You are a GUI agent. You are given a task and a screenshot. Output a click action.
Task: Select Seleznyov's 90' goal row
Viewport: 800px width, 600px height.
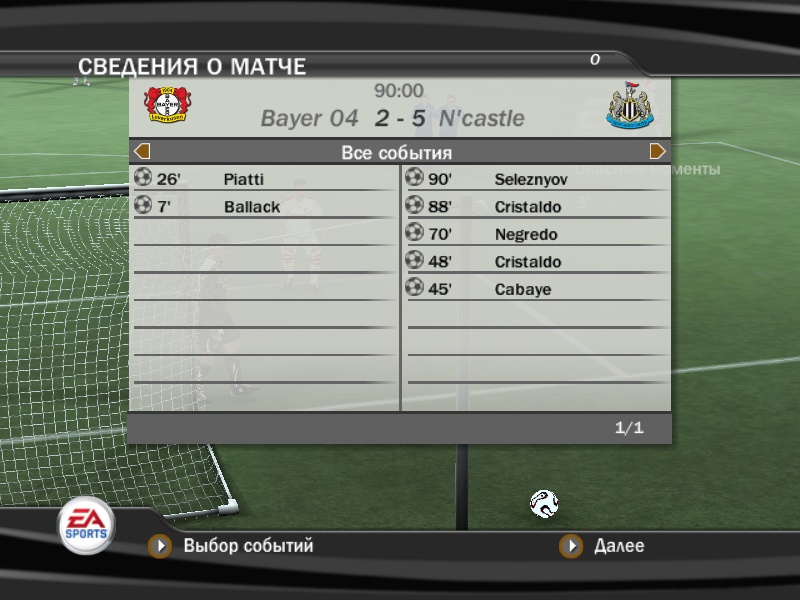536,180
